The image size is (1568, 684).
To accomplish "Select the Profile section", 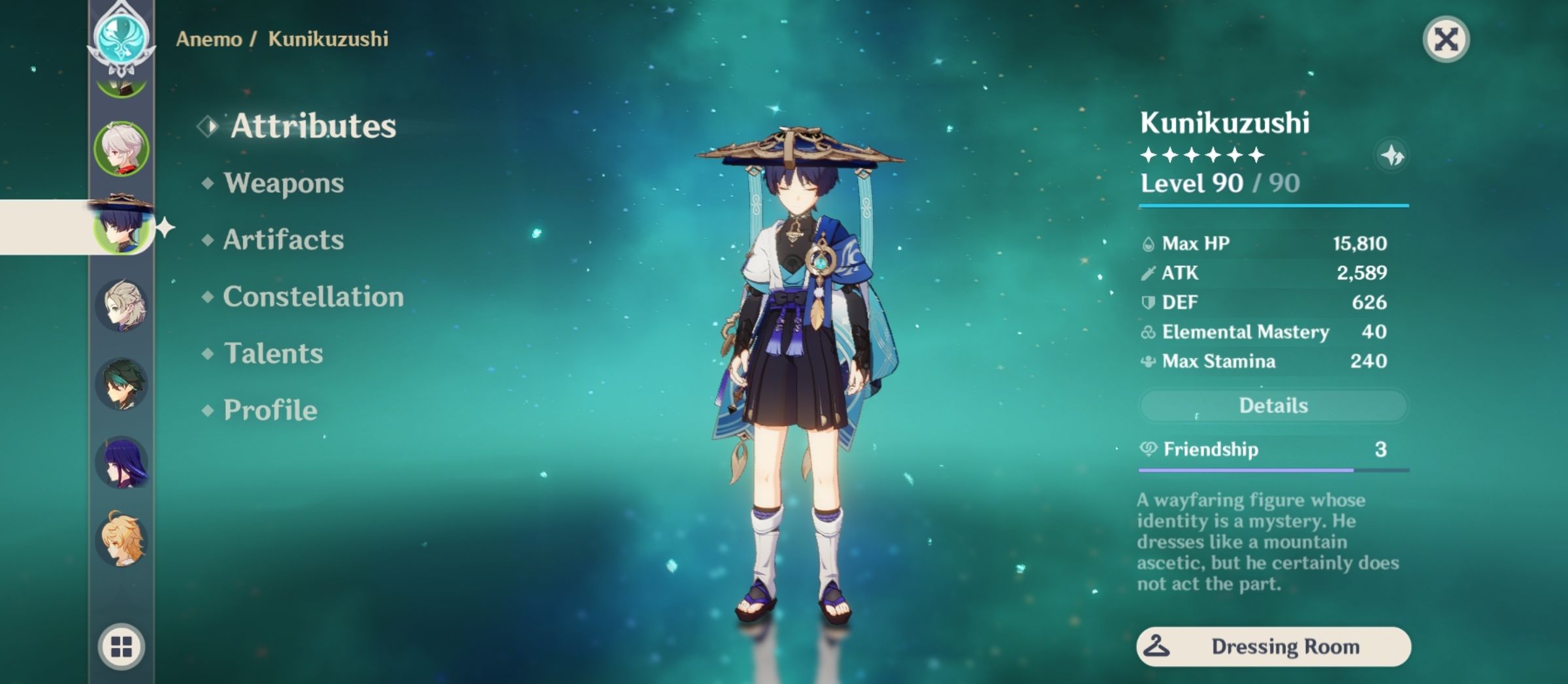I will point(269,410).
